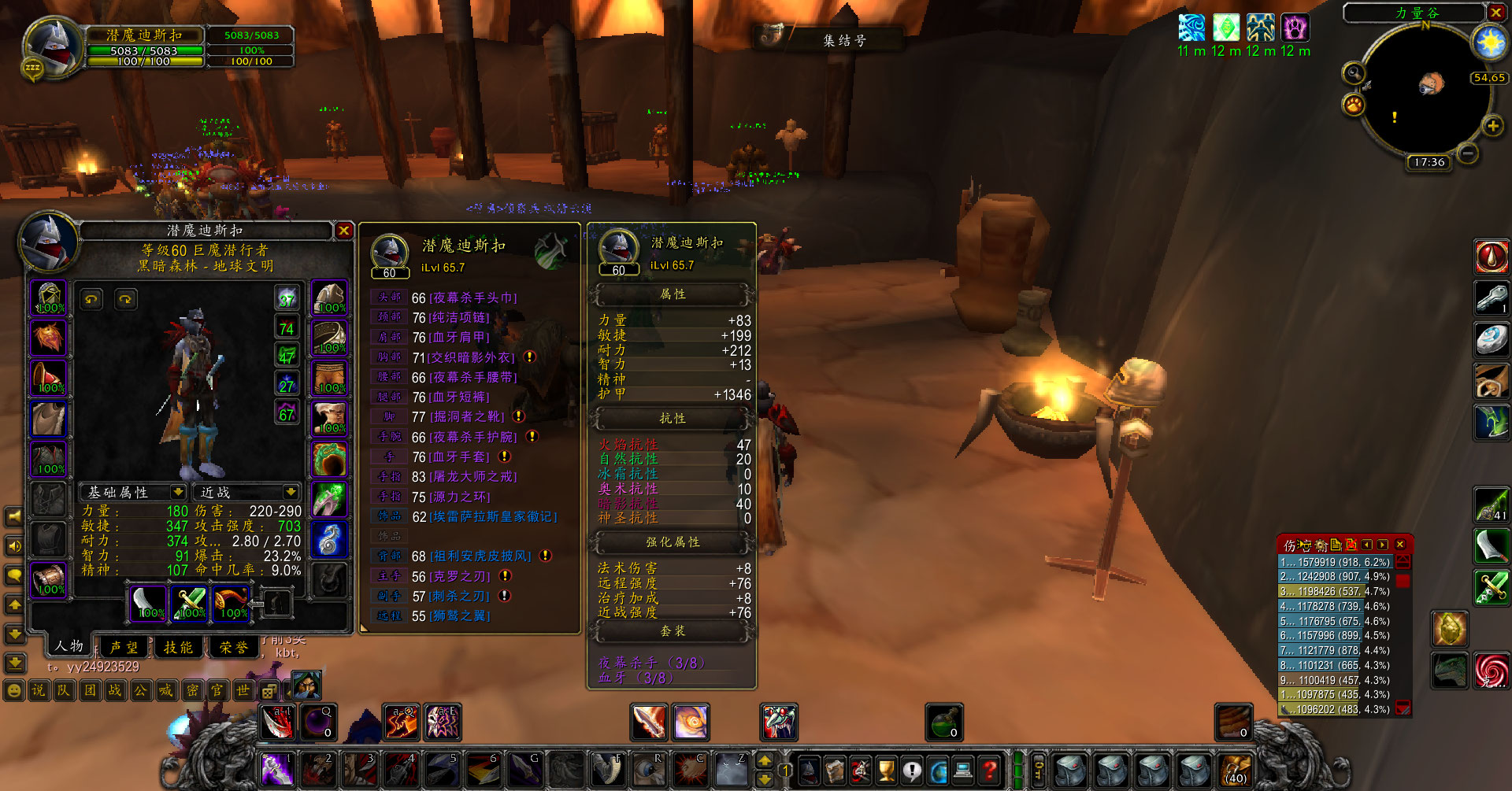1512x791 pixels.
Task: Choose the 说 say chat channel button
Action: [39, 691]
